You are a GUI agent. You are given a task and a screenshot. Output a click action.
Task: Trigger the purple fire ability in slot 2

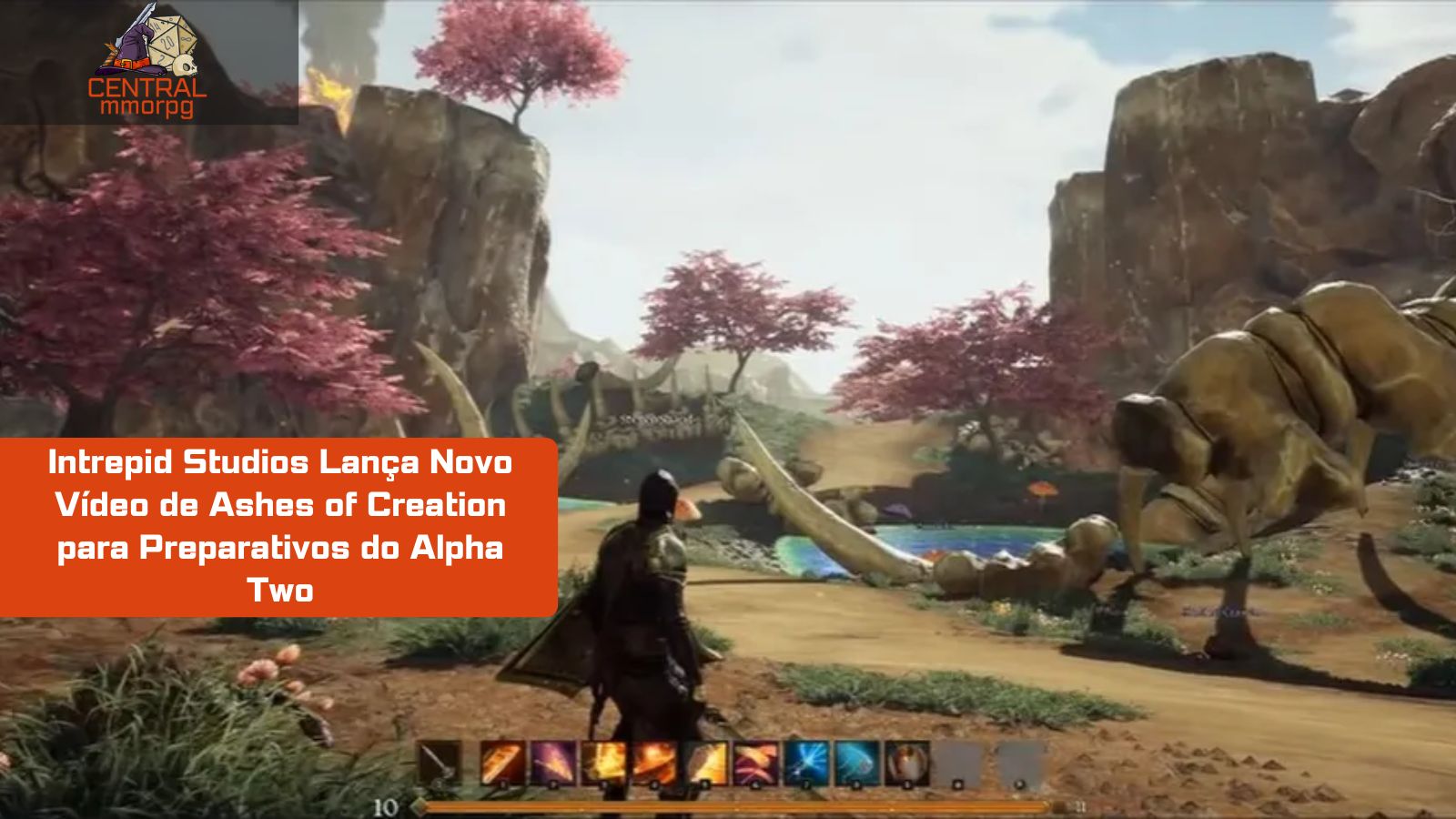[x=551, y=763]
